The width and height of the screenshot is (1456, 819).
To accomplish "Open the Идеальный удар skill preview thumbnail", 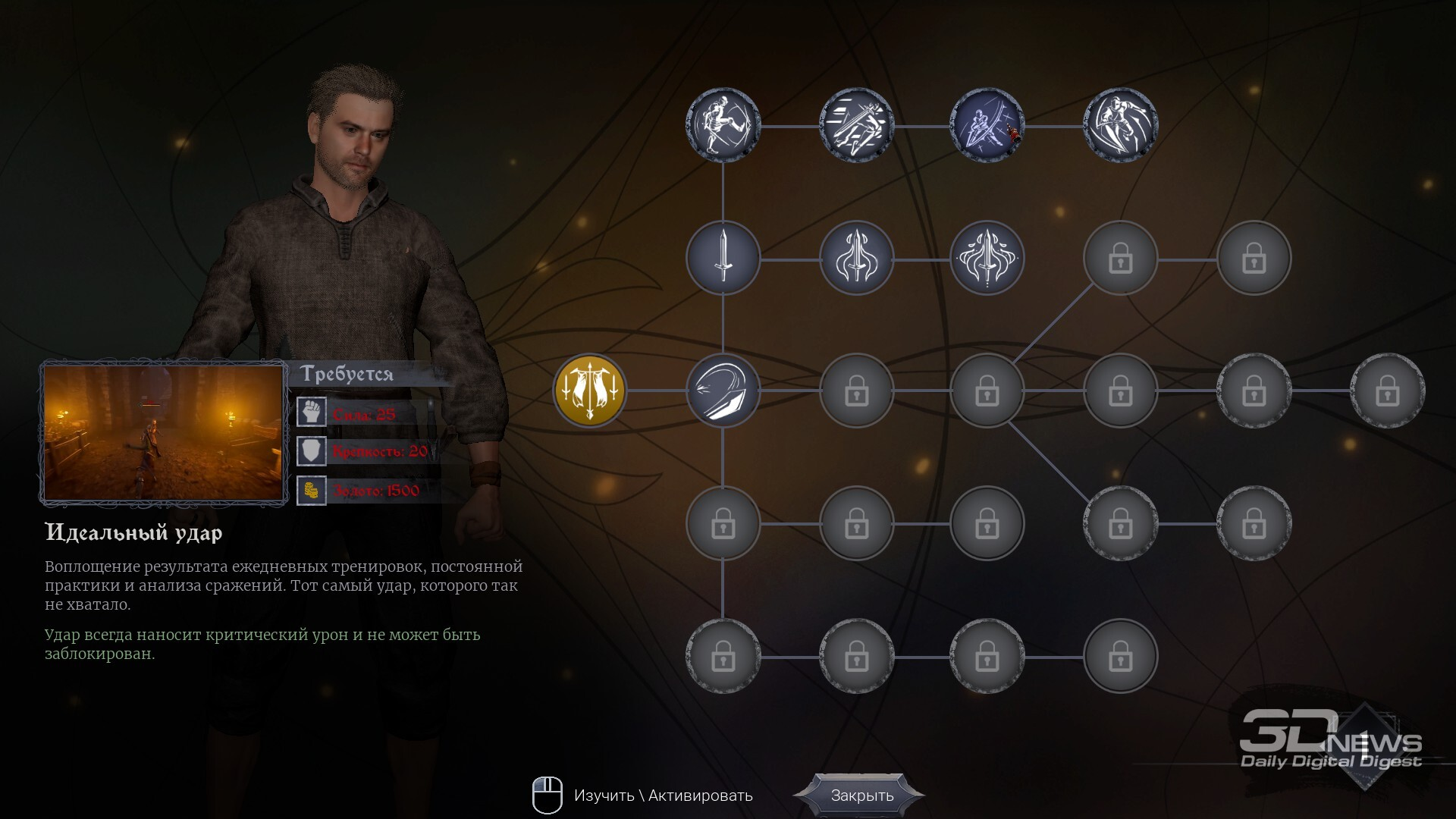I will click(x=164, y=433).
